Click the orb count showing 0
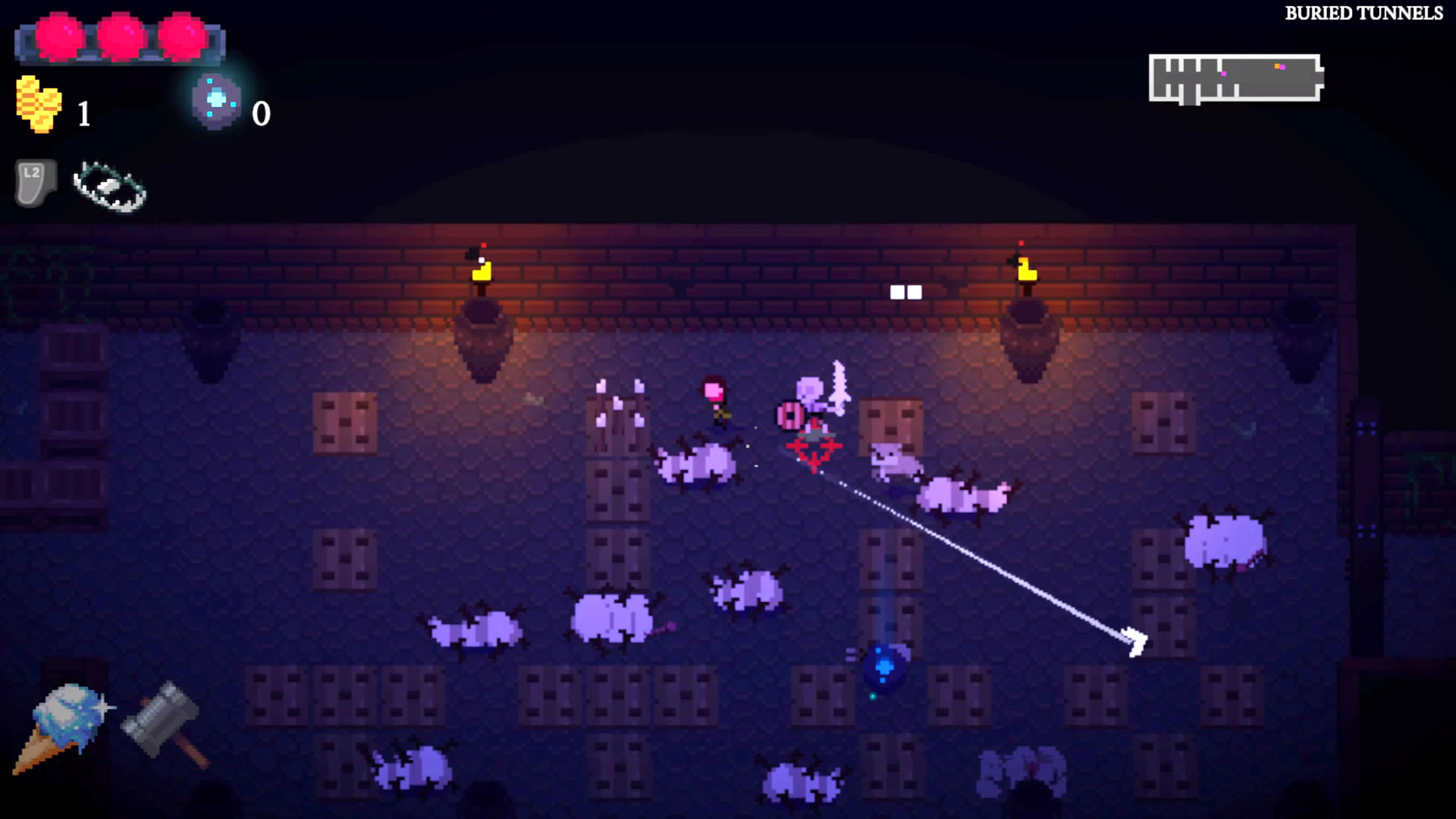Viewport: 1456px width, 819px height. point(261,113)
